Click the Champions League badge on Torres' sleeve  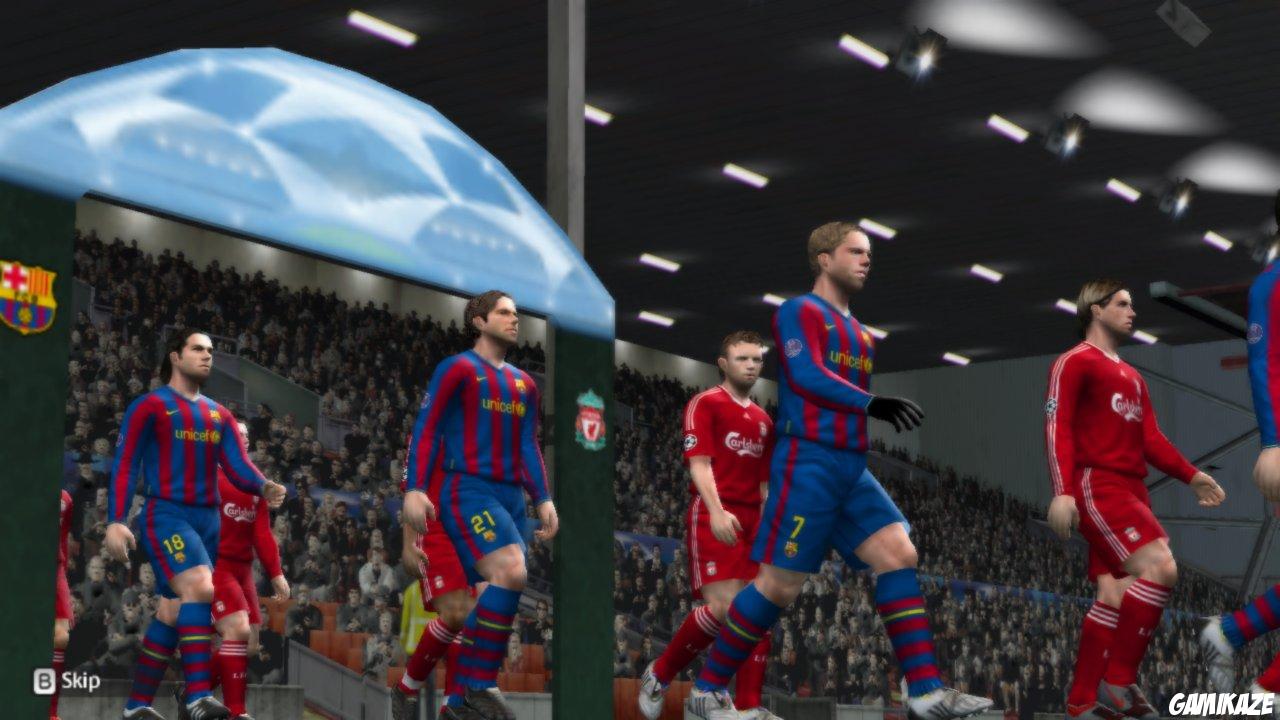tap(1051, 405)
